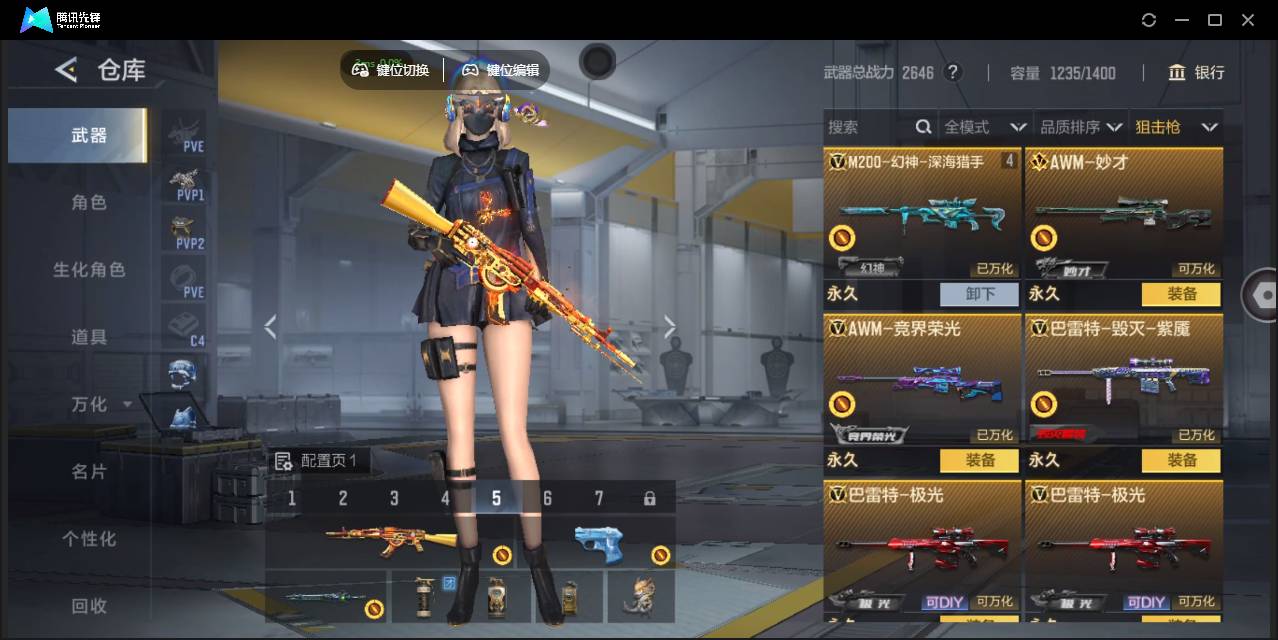Screen dimensions: 1278x640
Task: Open the 品质排序 sort dropdown
Action: [1081, 127]
